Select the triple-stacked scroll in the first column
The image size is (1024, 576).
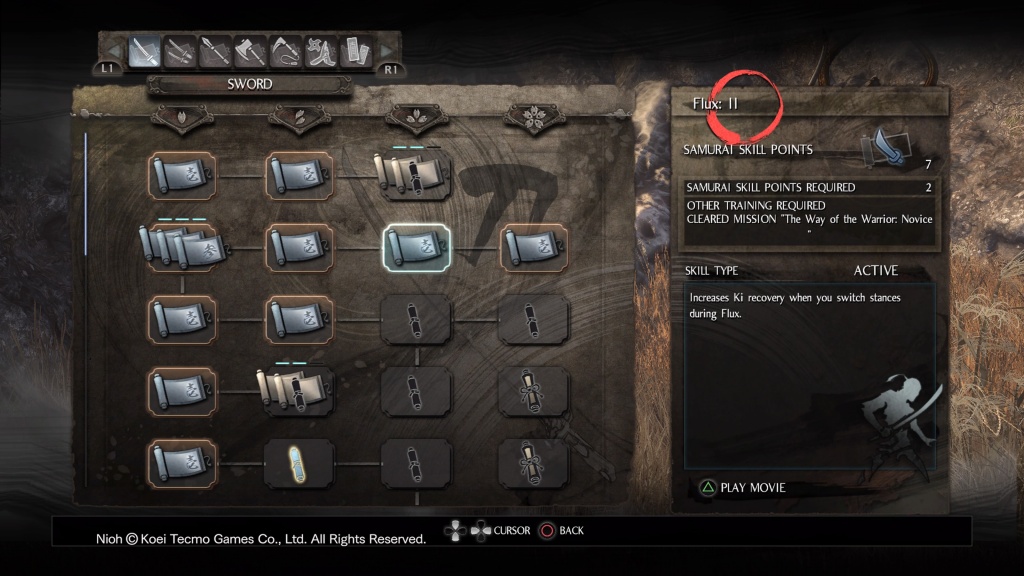[x=180, y=247]
